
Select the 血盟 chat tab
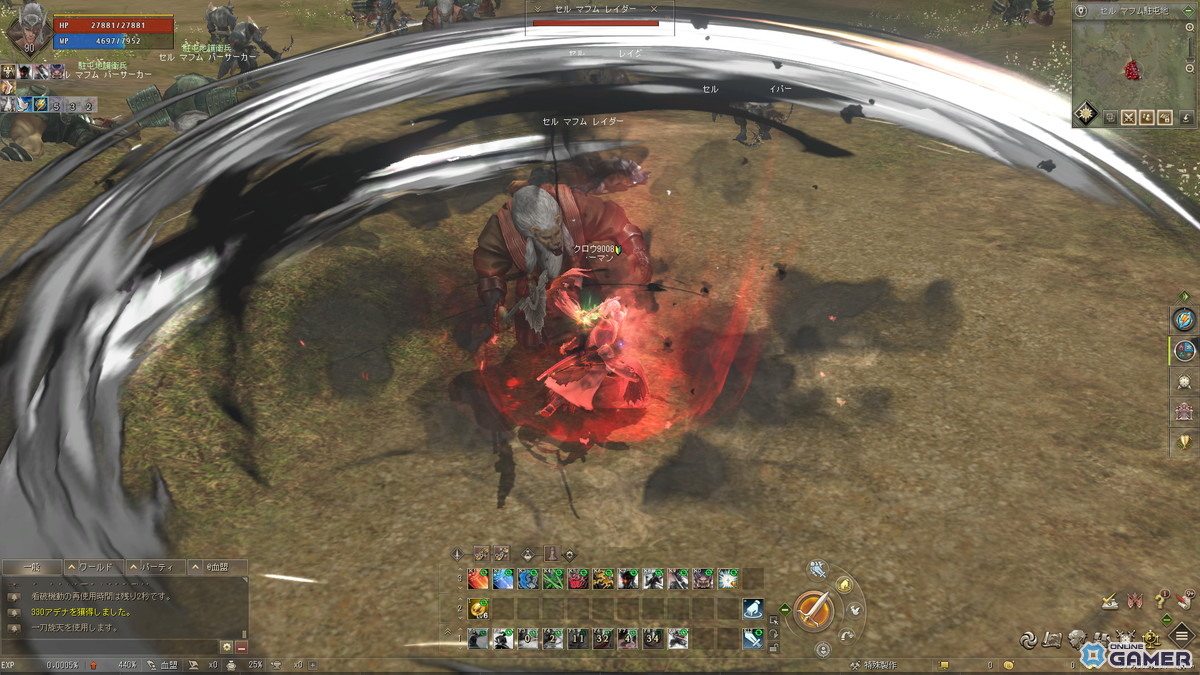(215, 567)
